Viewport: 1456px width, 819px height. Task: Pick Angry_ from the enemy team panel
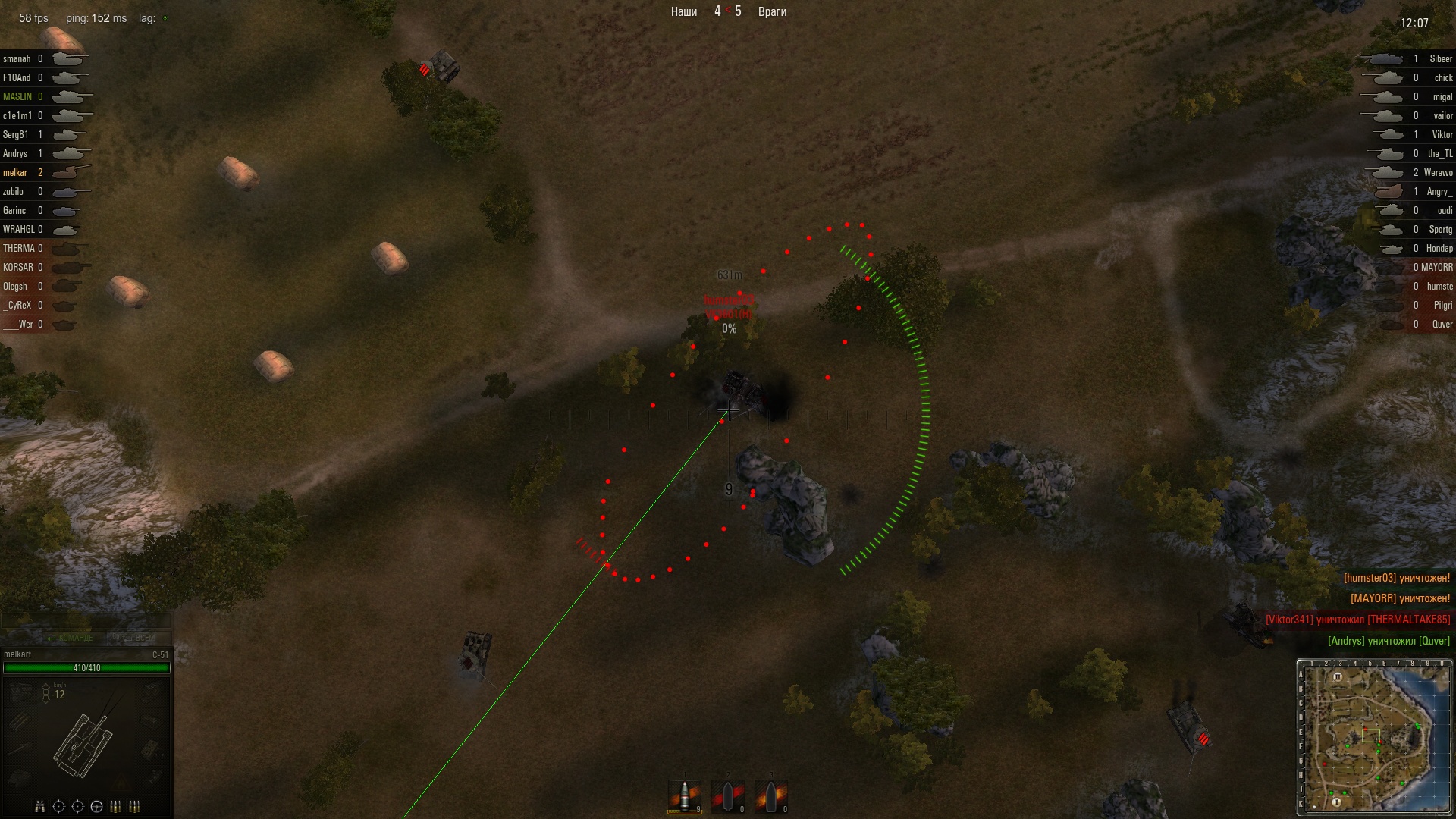pyautogui.click(x=1439, y=192)
